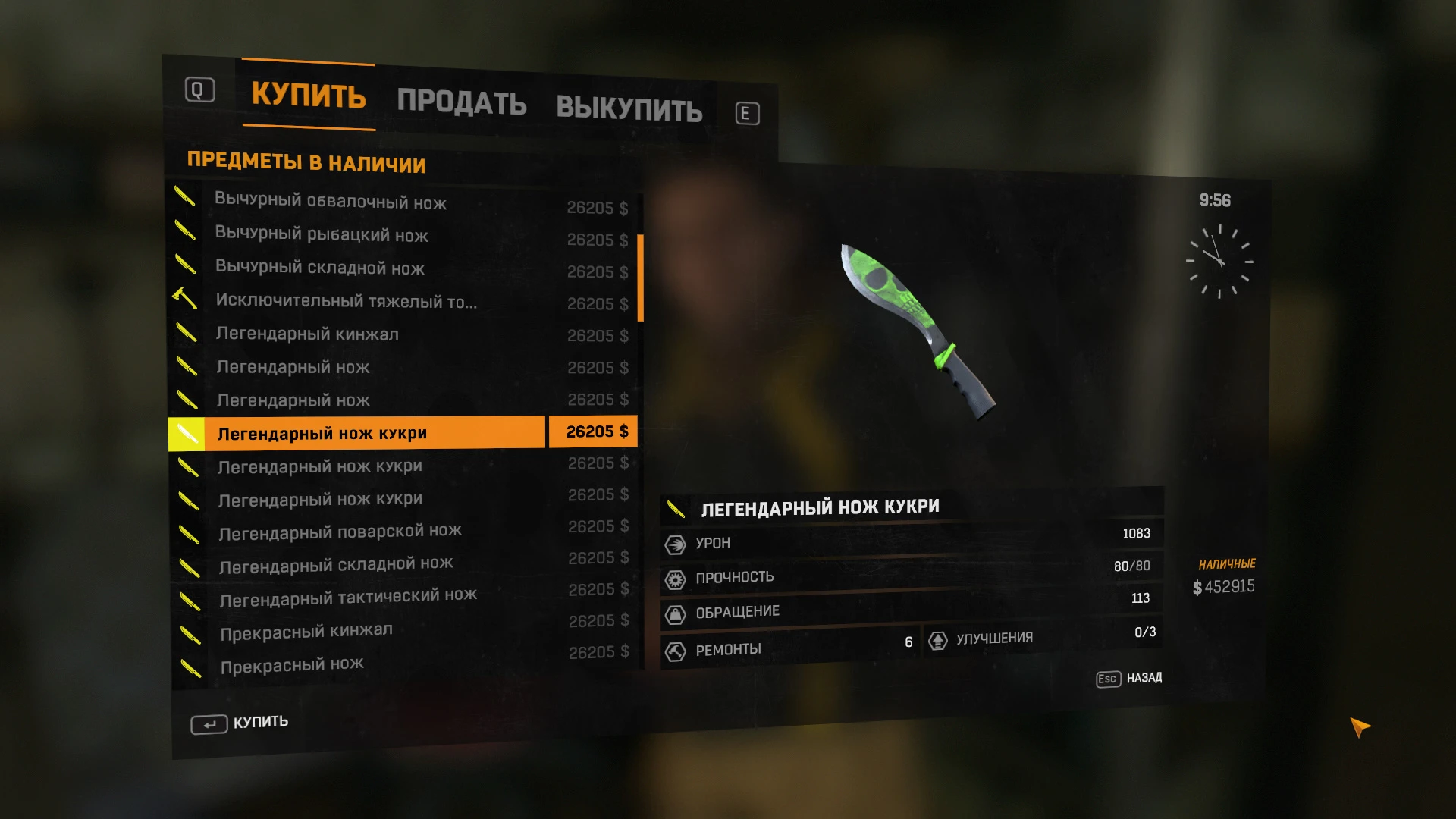Open the ВЫКУПИТЬ tab
Image resolution: width=1456 pixels, height=819 pixels.
[629, 108]
